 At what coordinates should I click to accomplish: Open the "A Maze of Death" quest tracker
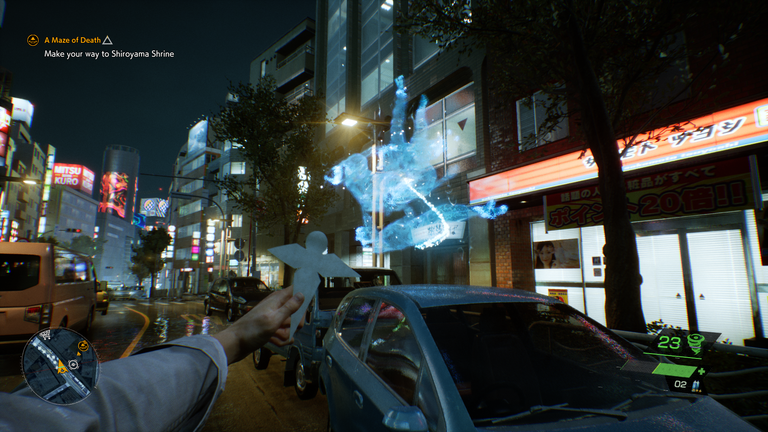point(71,40)
